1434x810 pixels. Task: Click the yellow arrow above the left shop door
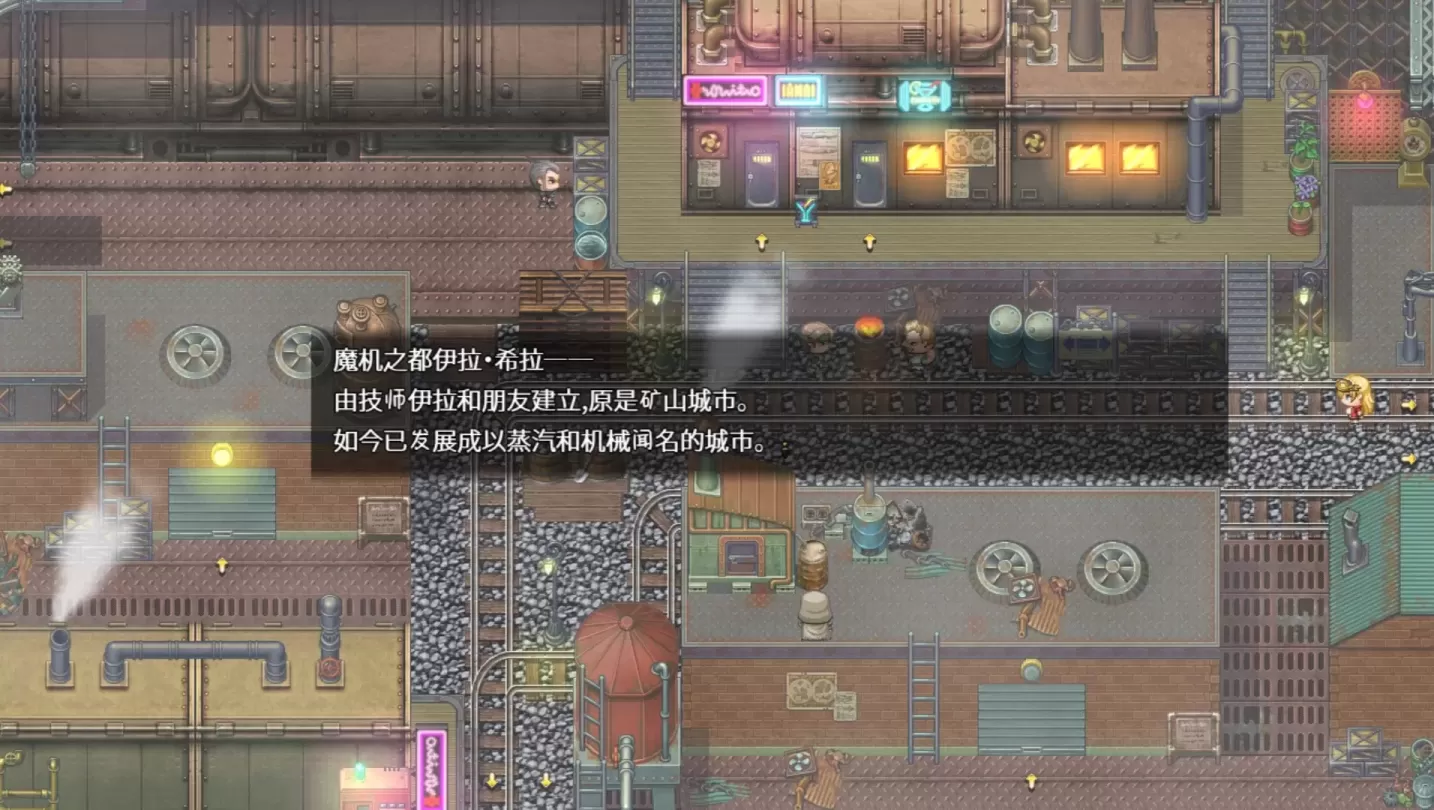click(761, 241)
